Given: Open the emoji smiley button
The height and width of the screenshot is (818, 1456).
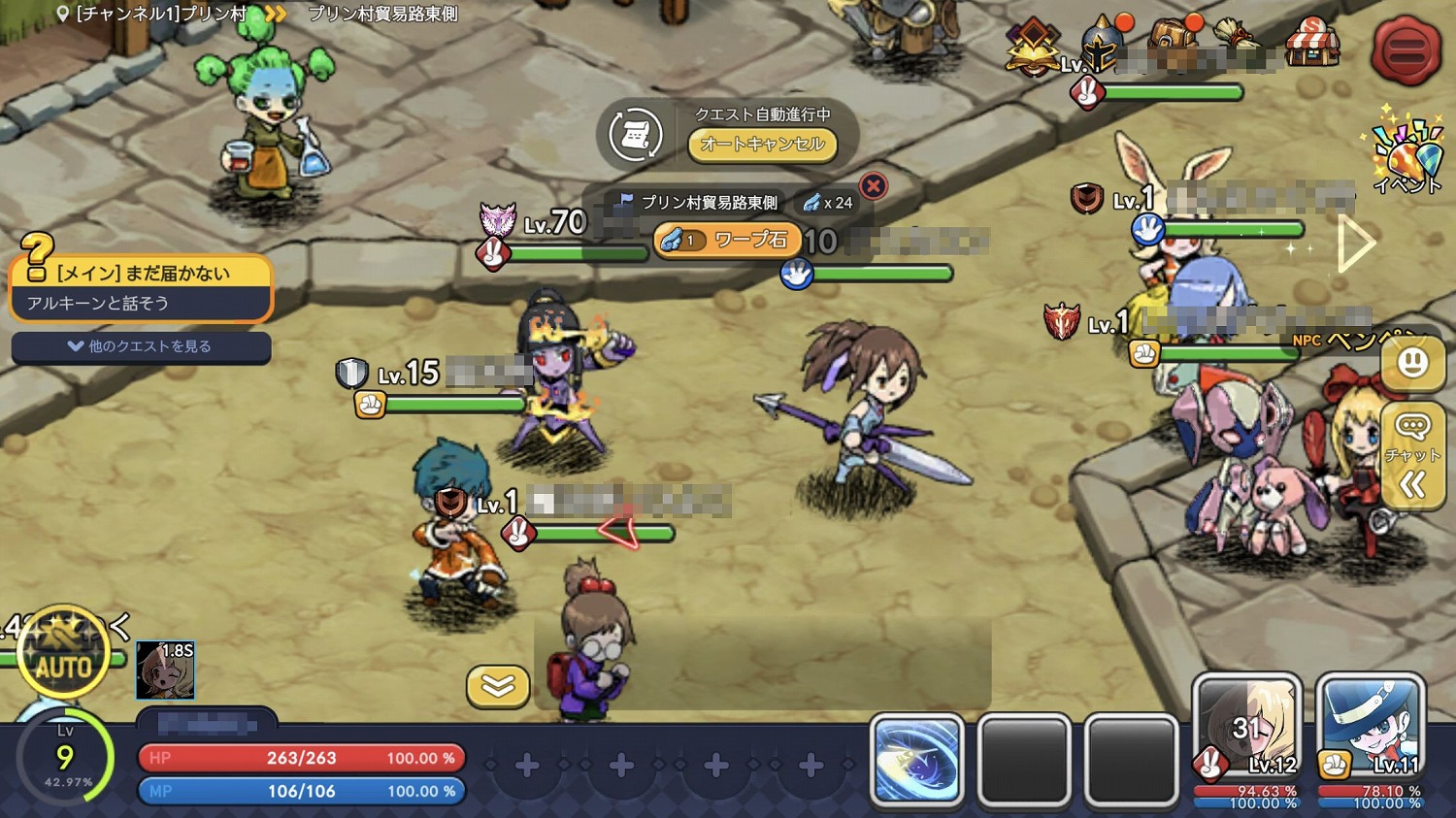Looking at the screenshot, I should 1412,364.
